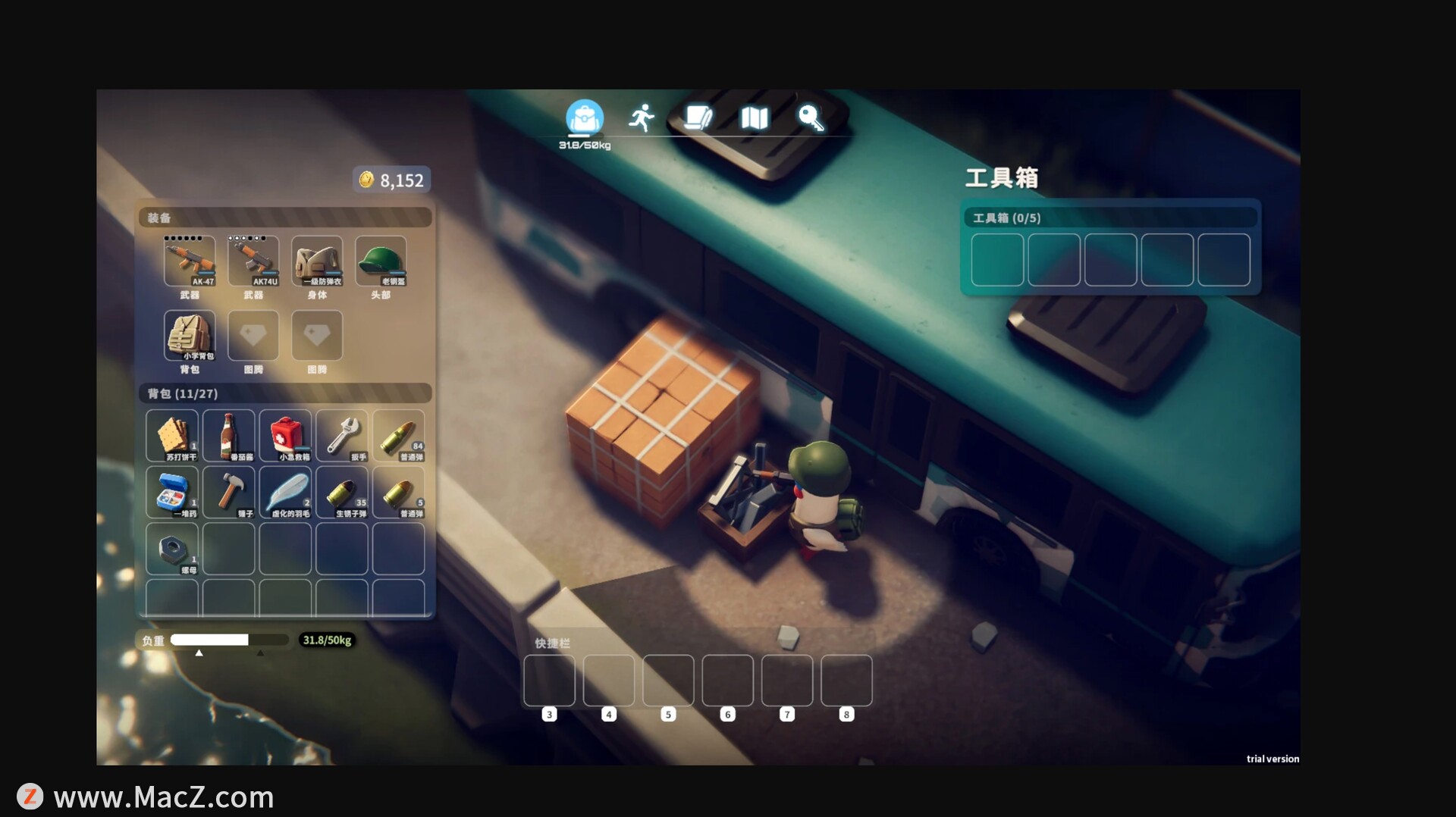Image resolution: width=1456 pixels, height=817 pixels.
Task: Click the blue pill box item
Action: 172,492
